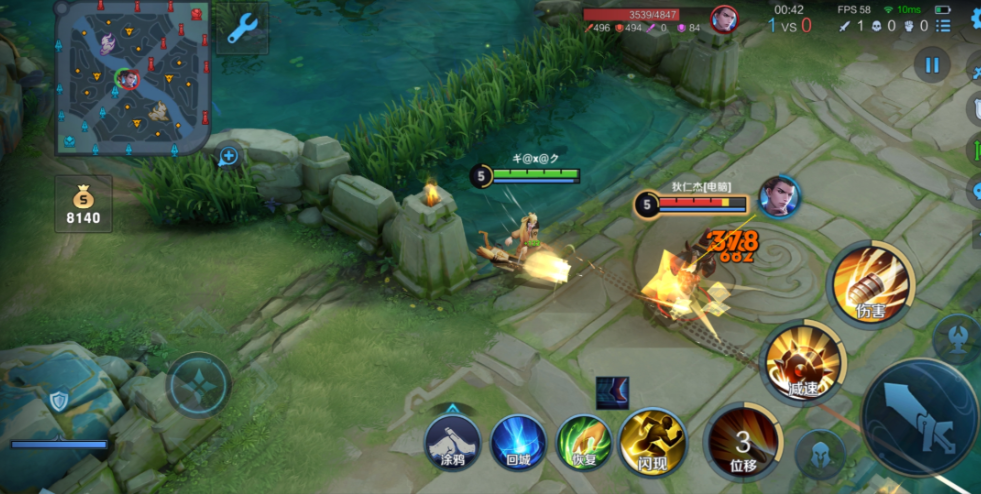Image resolution: width=981 pixels, height=494 pixels.
Task: Activate 回城 to recall to base
Action: tap(518, 440)
